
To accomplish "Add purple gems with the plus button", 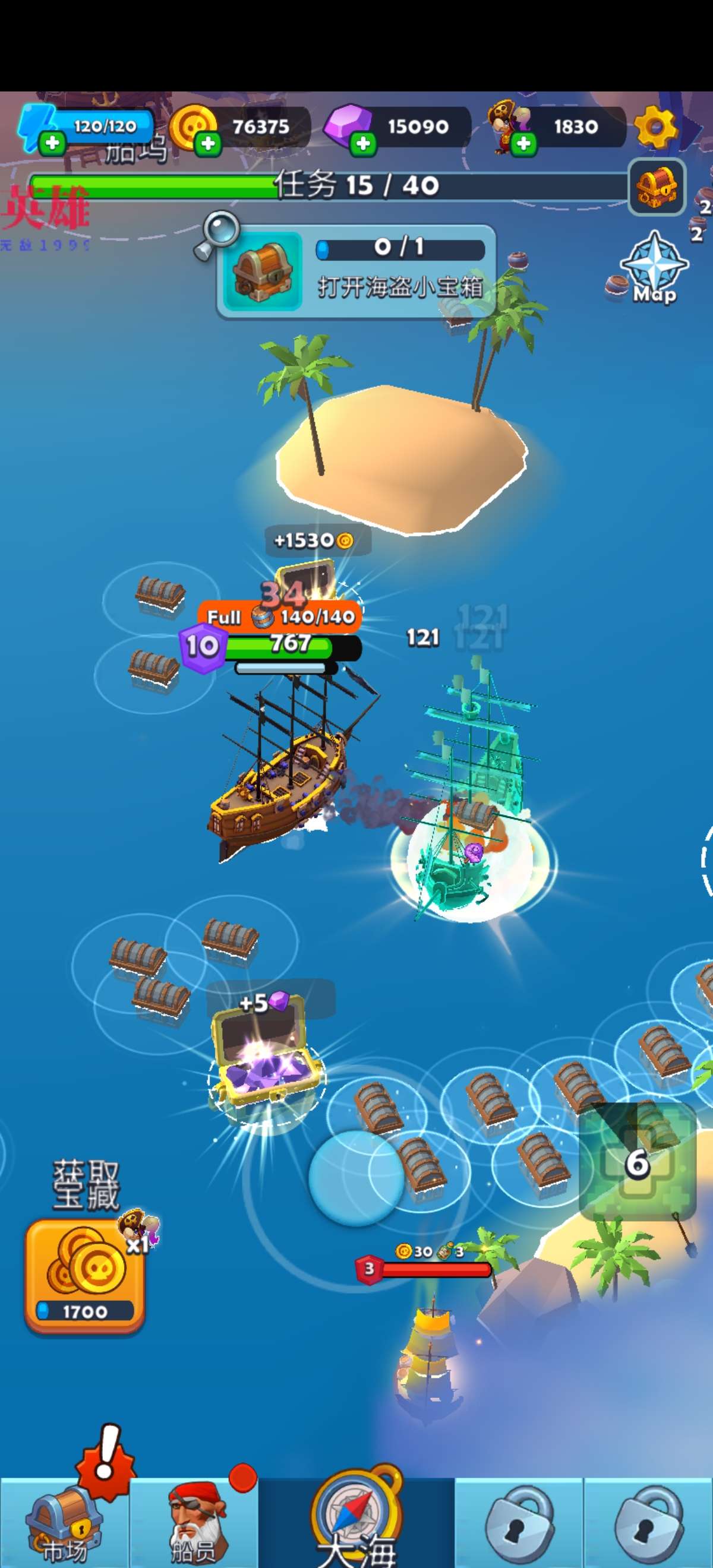I will (x=364, y=144).
